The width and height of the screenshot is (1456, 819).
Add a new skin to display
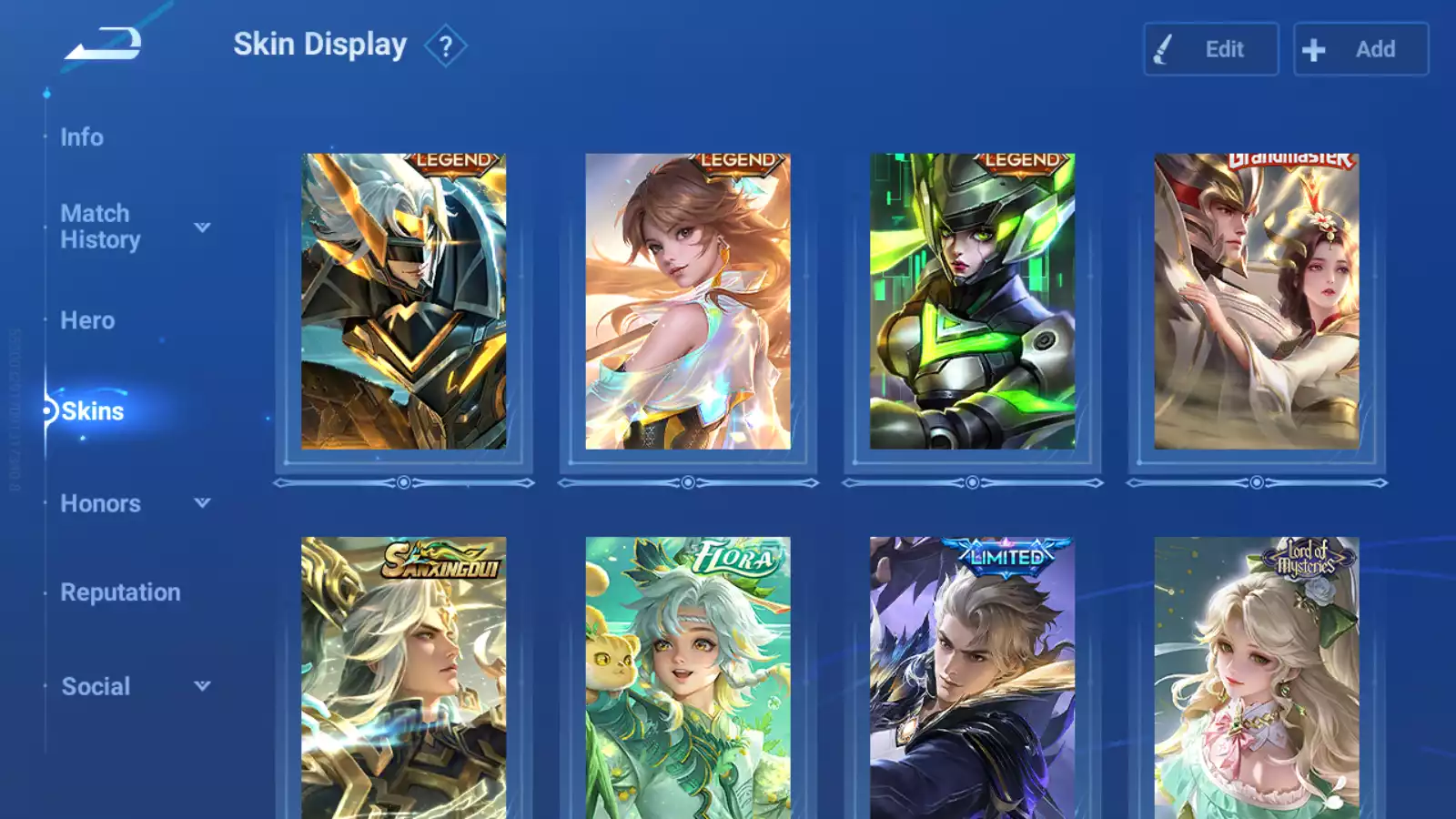[1360, 49]
